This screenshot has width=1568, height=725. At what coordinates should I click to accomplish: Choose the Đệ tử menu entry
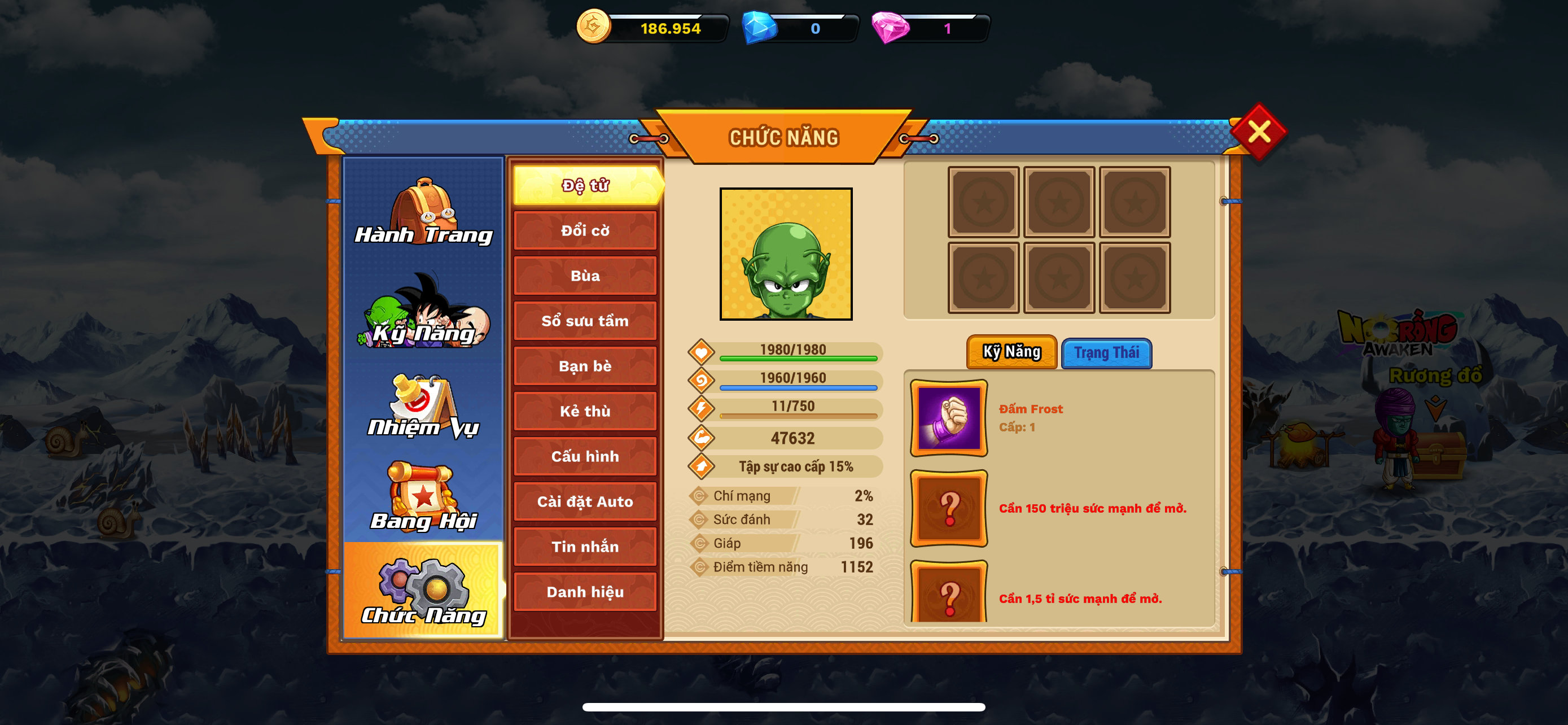585,185
